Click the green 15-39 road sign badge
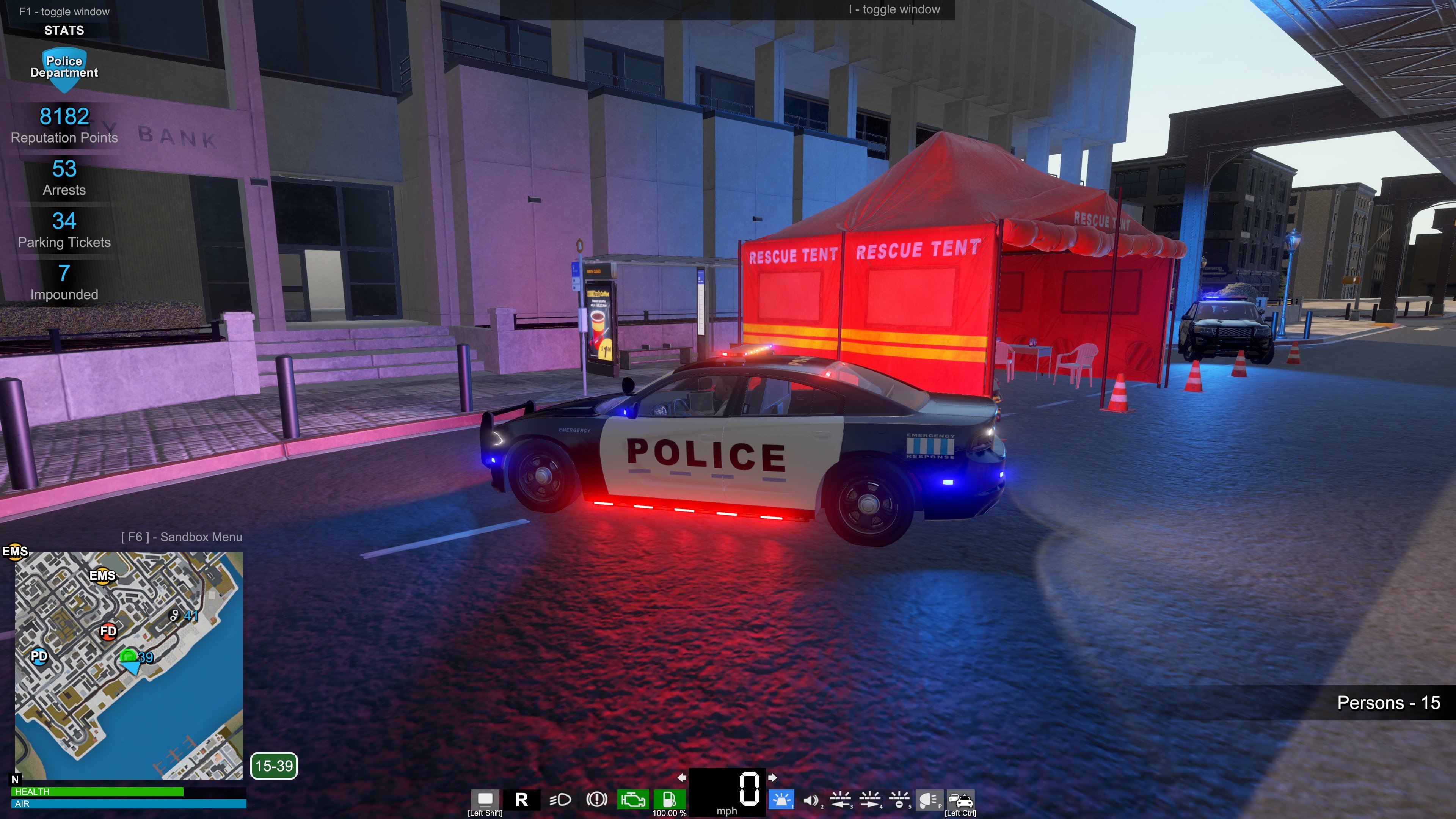The width and height of the screenshot is (1456, 819). tap(274, 766)
